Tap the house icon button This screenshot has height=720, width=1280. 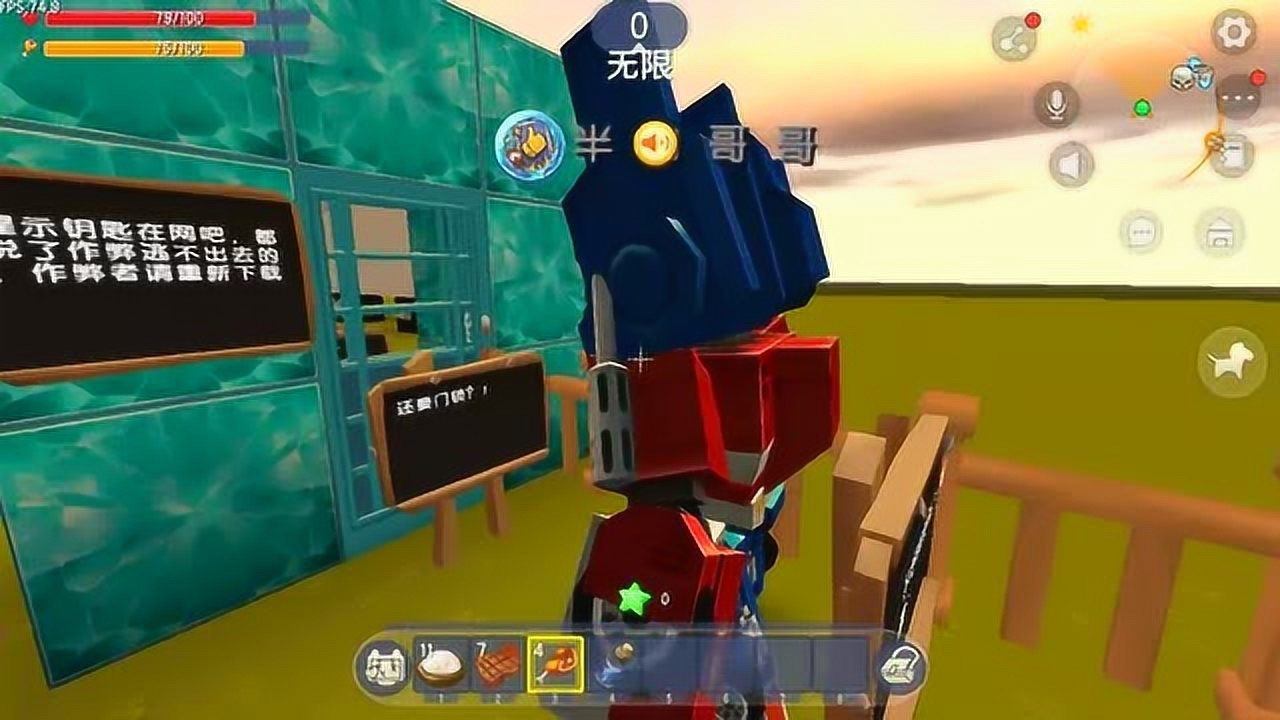[x=1219, y=233]
